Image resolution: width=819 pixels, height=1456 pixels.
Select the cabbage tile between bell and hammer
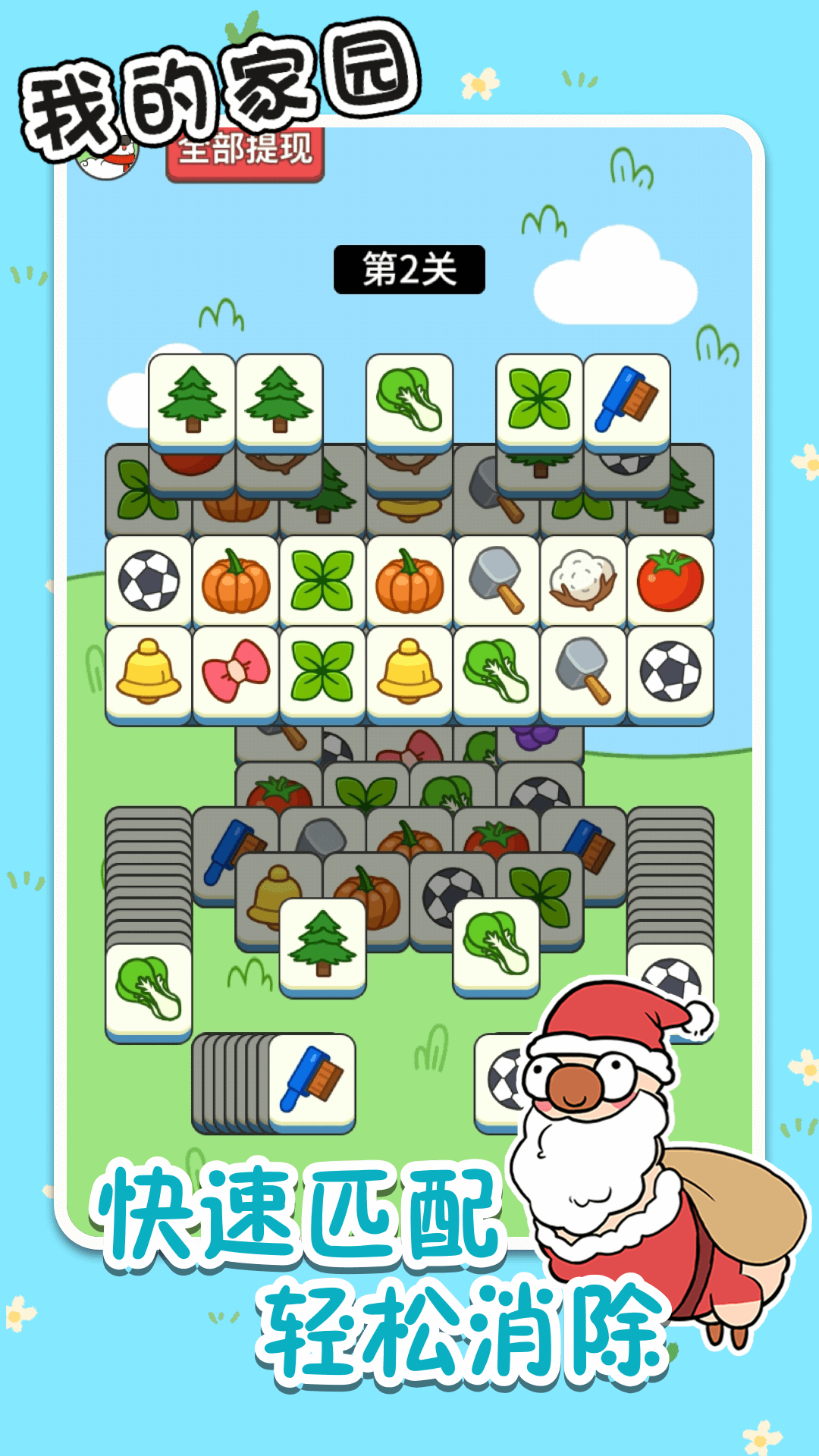497,671
